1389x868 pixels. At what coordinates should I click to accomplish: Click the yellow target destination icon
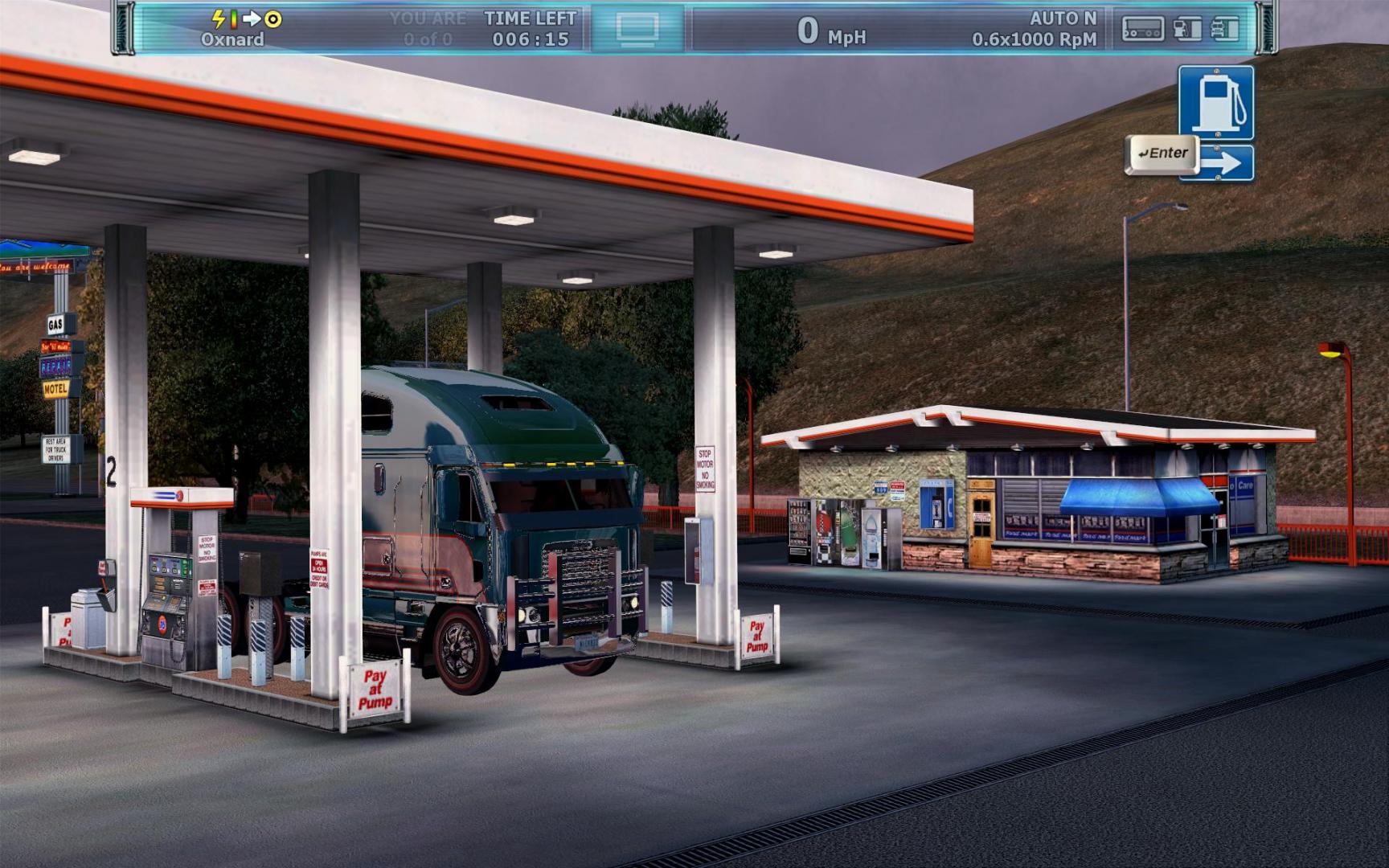[272, 19]
